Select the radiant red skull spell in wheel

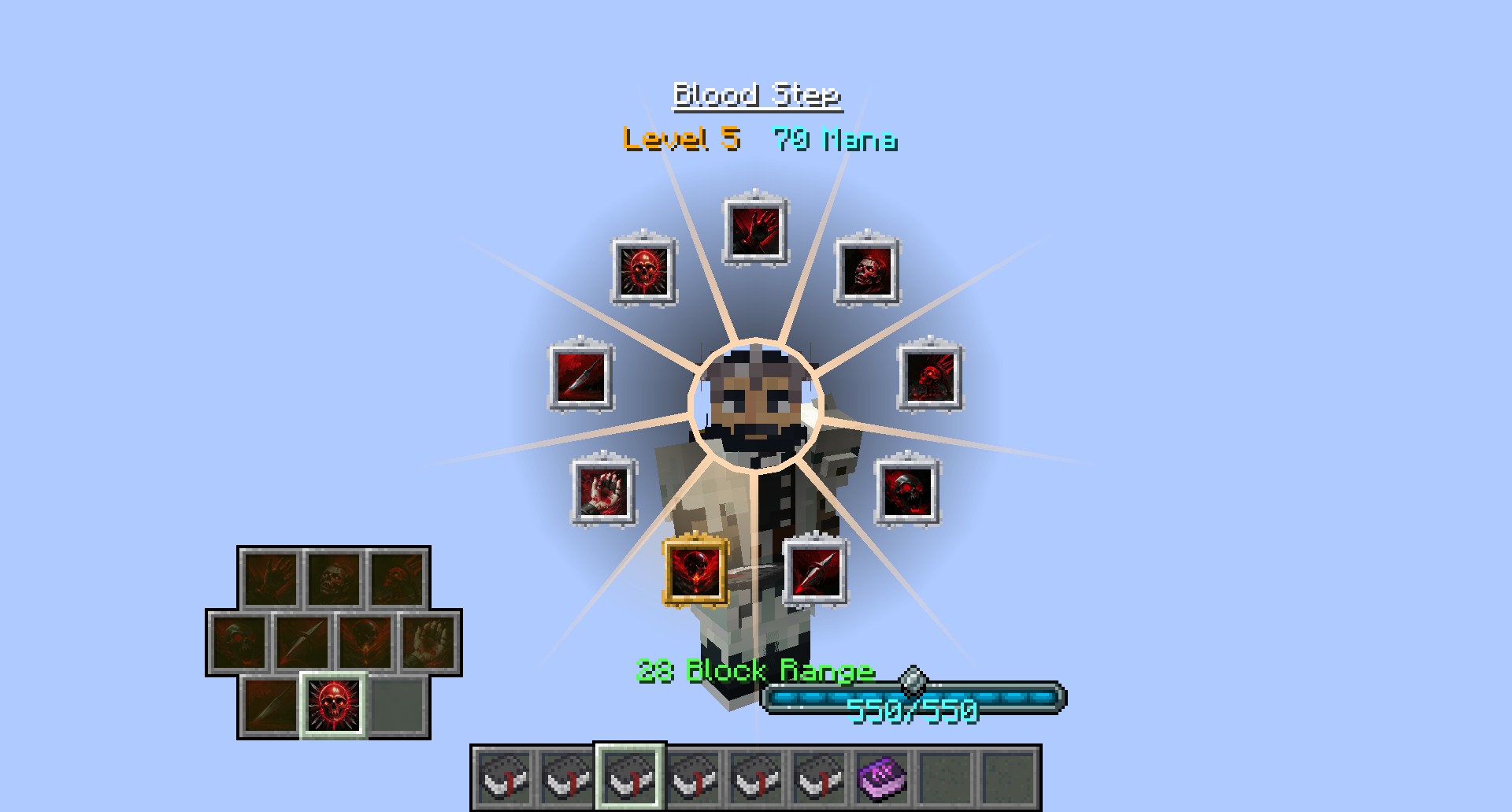644,271
